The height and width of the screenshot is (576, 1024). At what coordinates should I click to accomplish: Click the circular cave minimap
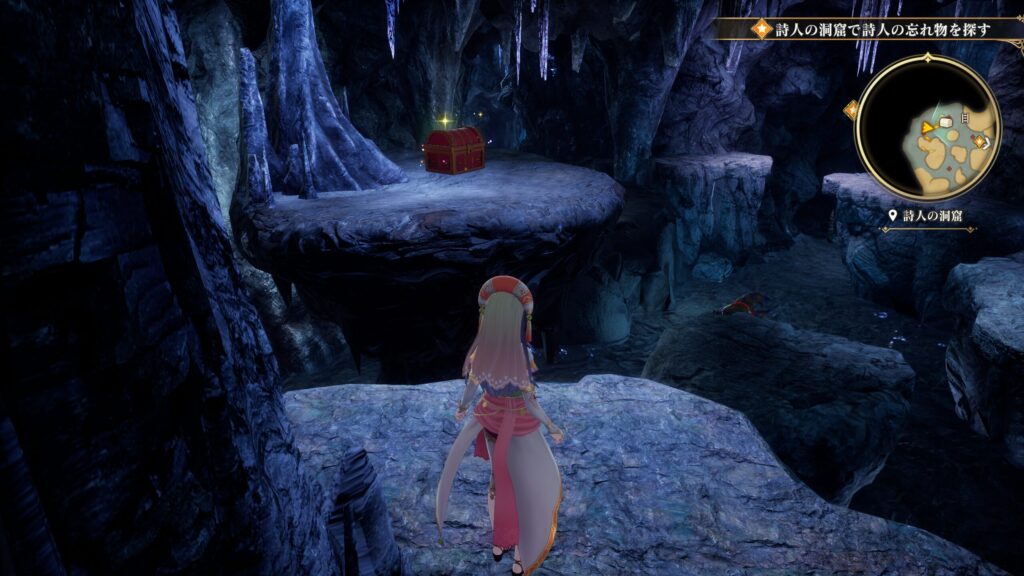927,128
